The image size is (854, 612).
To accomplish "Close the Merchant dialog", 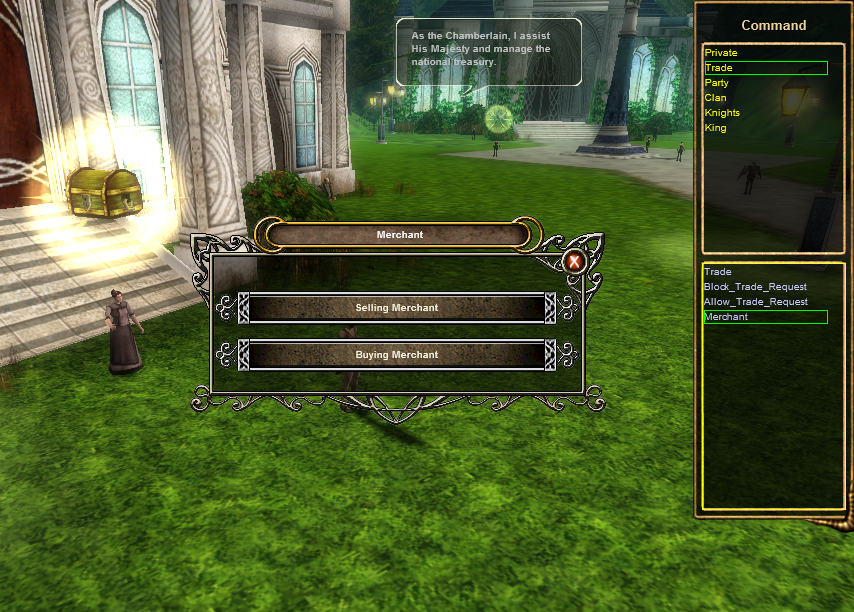I will [574, 262].
